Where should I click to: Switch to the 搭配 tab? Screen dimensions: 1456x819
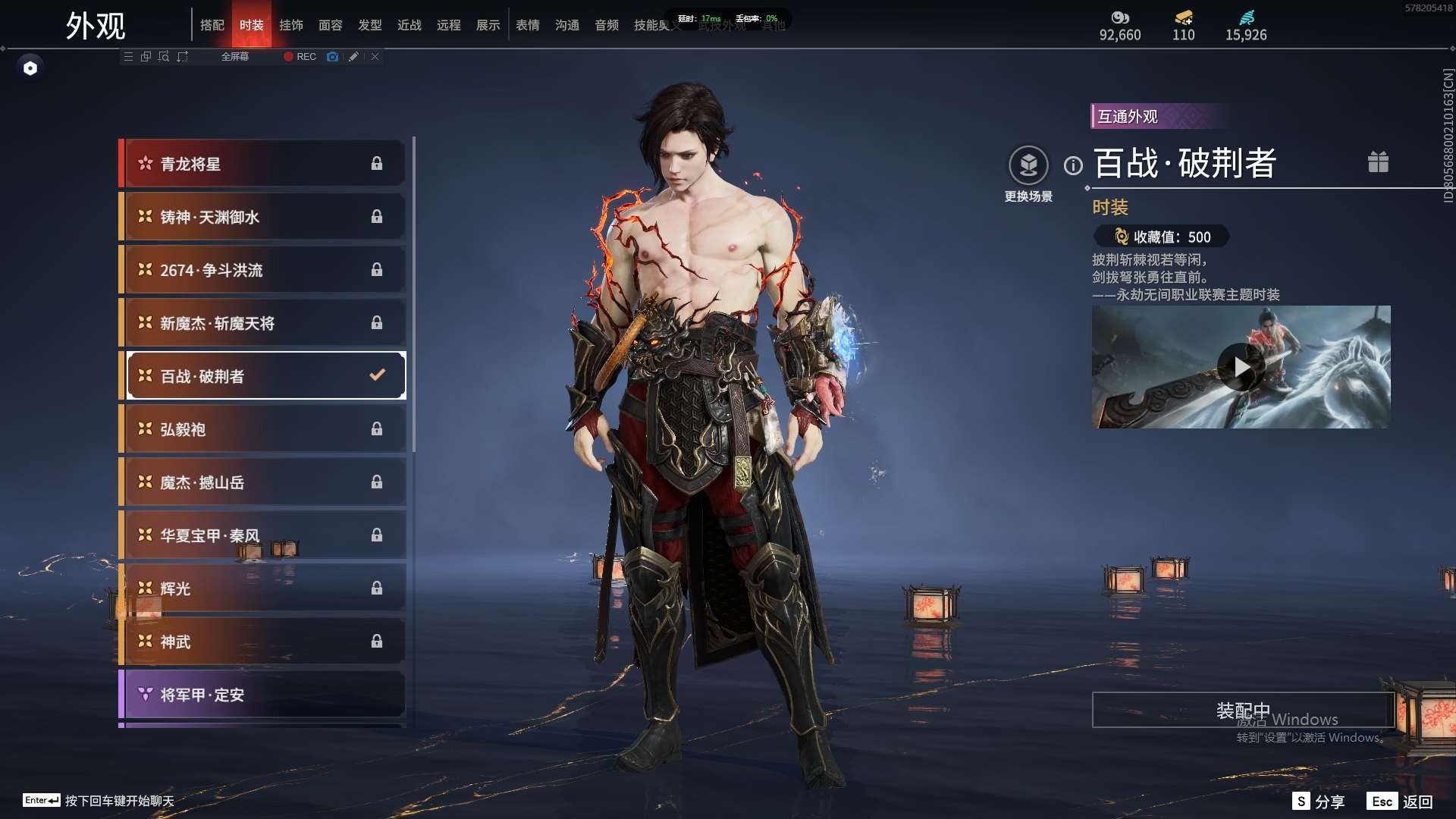click(212, 25)
